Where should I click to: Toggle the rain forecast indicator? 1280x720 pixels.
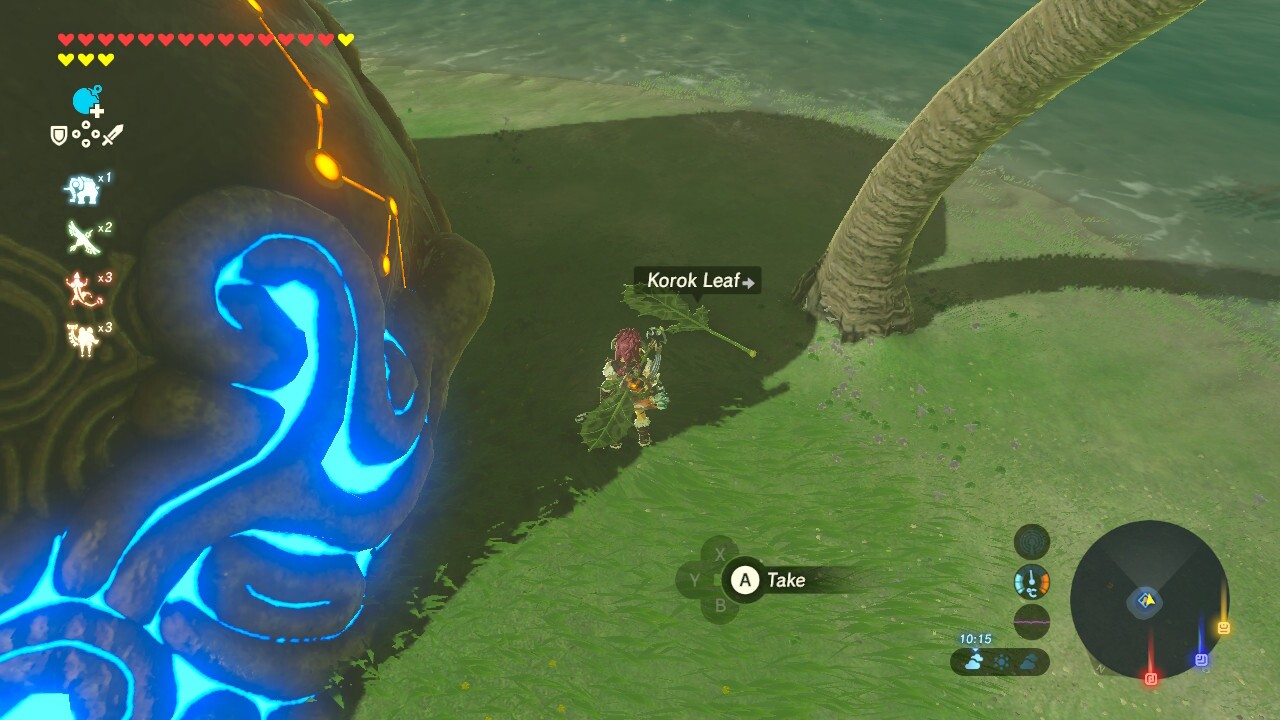point(1028,660)
